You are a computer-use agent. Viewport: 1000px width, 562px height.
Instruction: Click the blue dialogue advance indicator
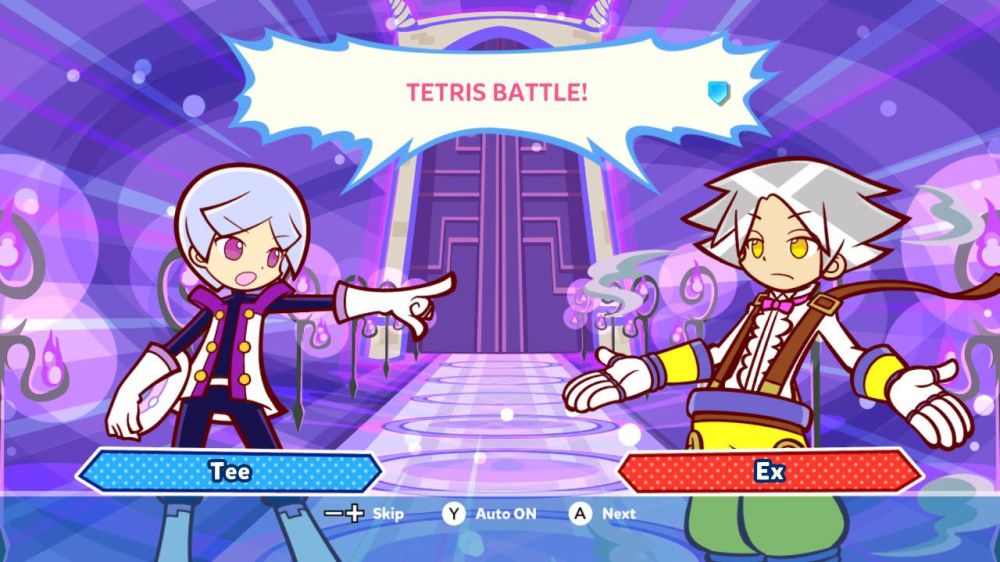click(x=718, y=93)
